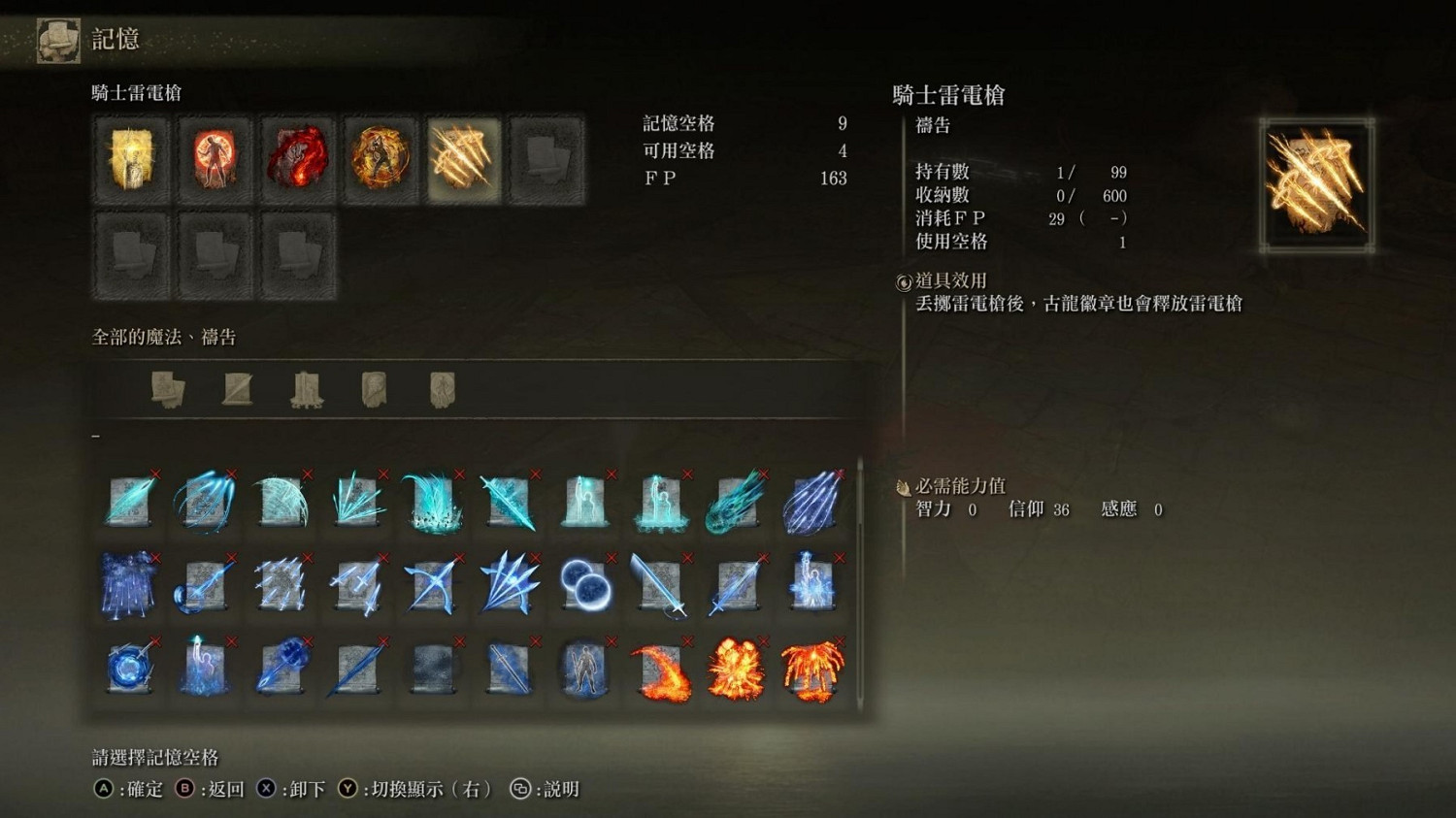This screenshot has height=818, width=1456.
Task: Select the red figure incantation in slot two
Action: point(215,159)
